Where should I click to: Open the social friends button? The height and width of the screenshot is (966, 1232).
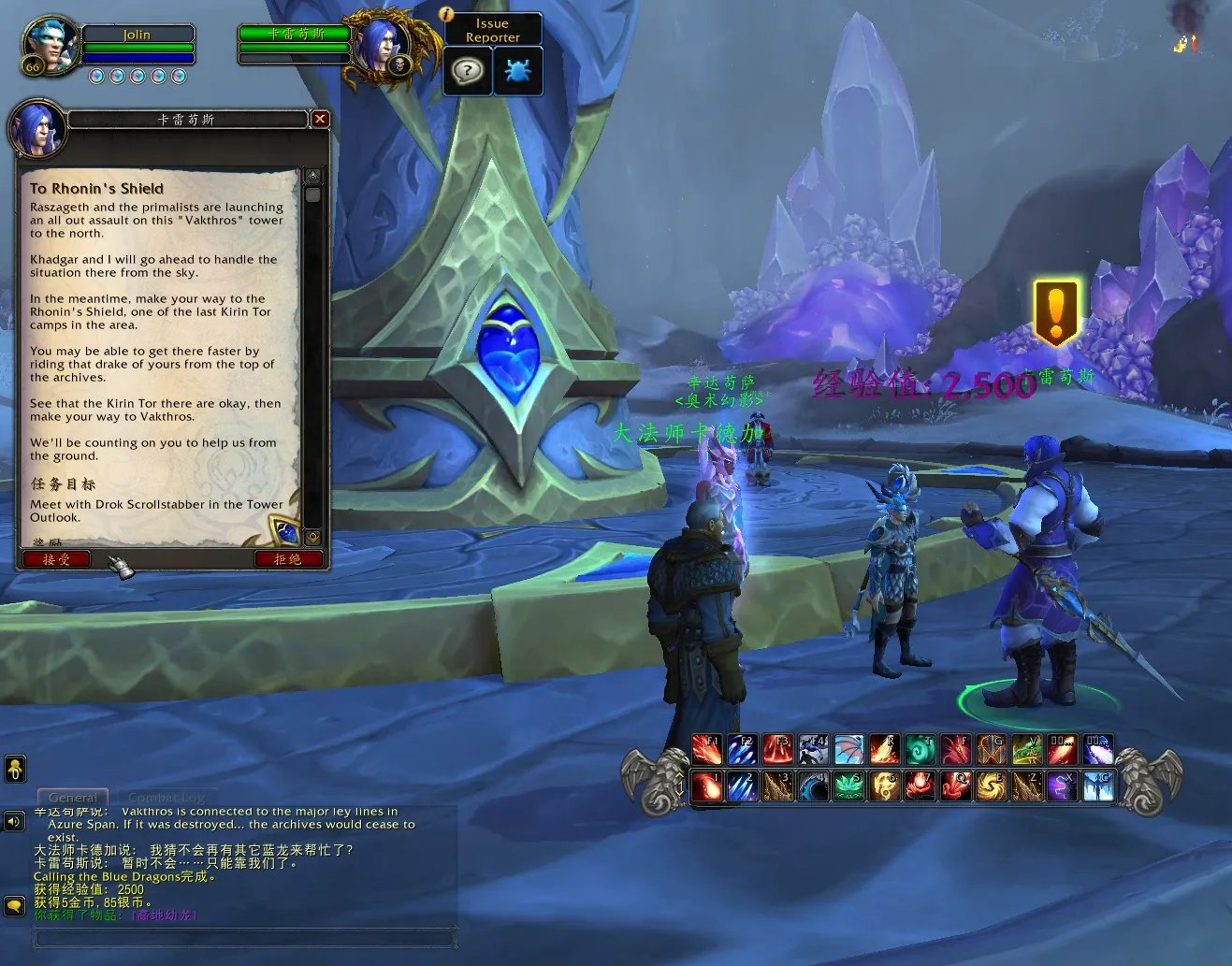[x=15, y=770]
